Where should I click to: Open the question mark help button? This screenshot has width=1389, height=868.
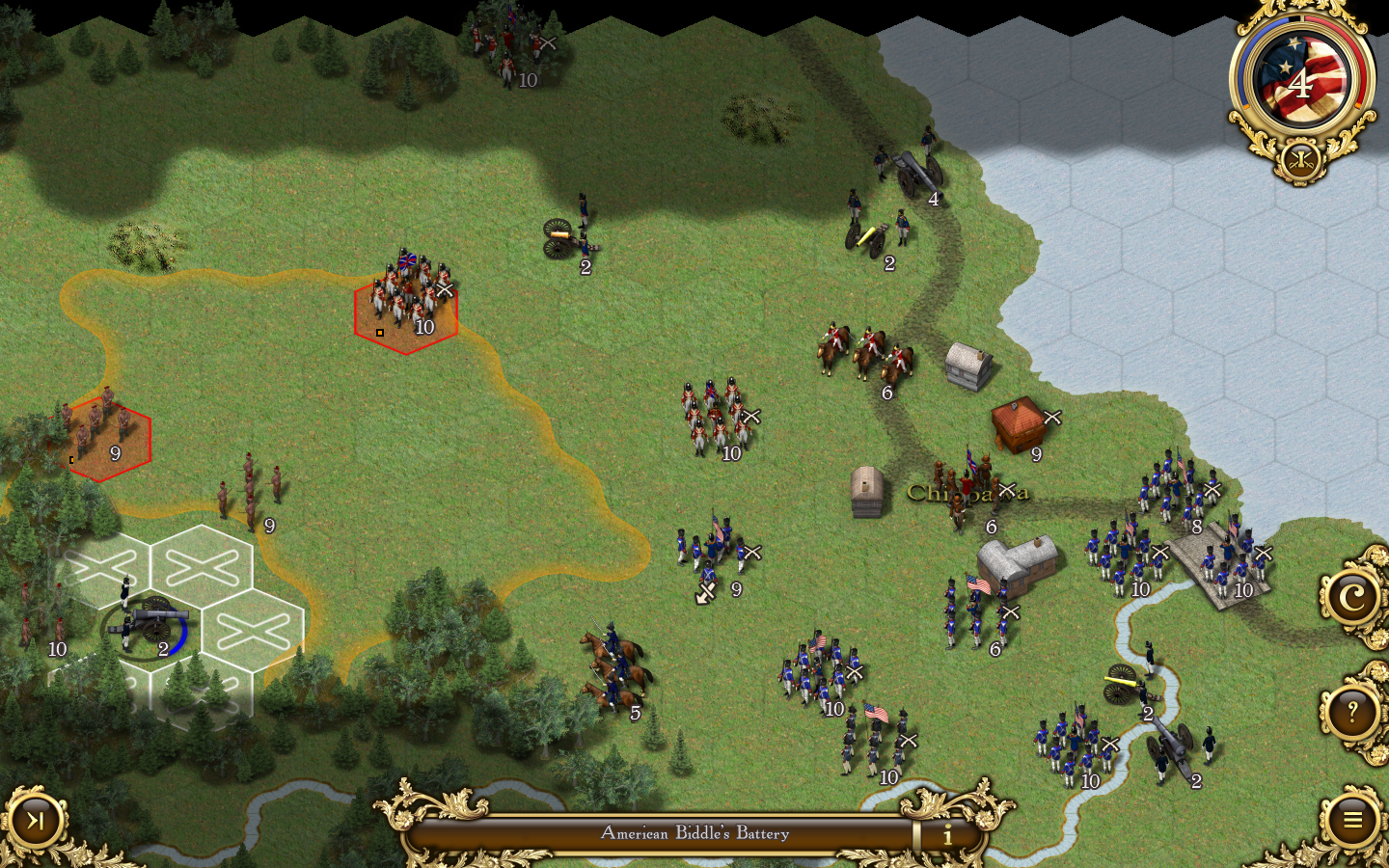[1352, 713]
